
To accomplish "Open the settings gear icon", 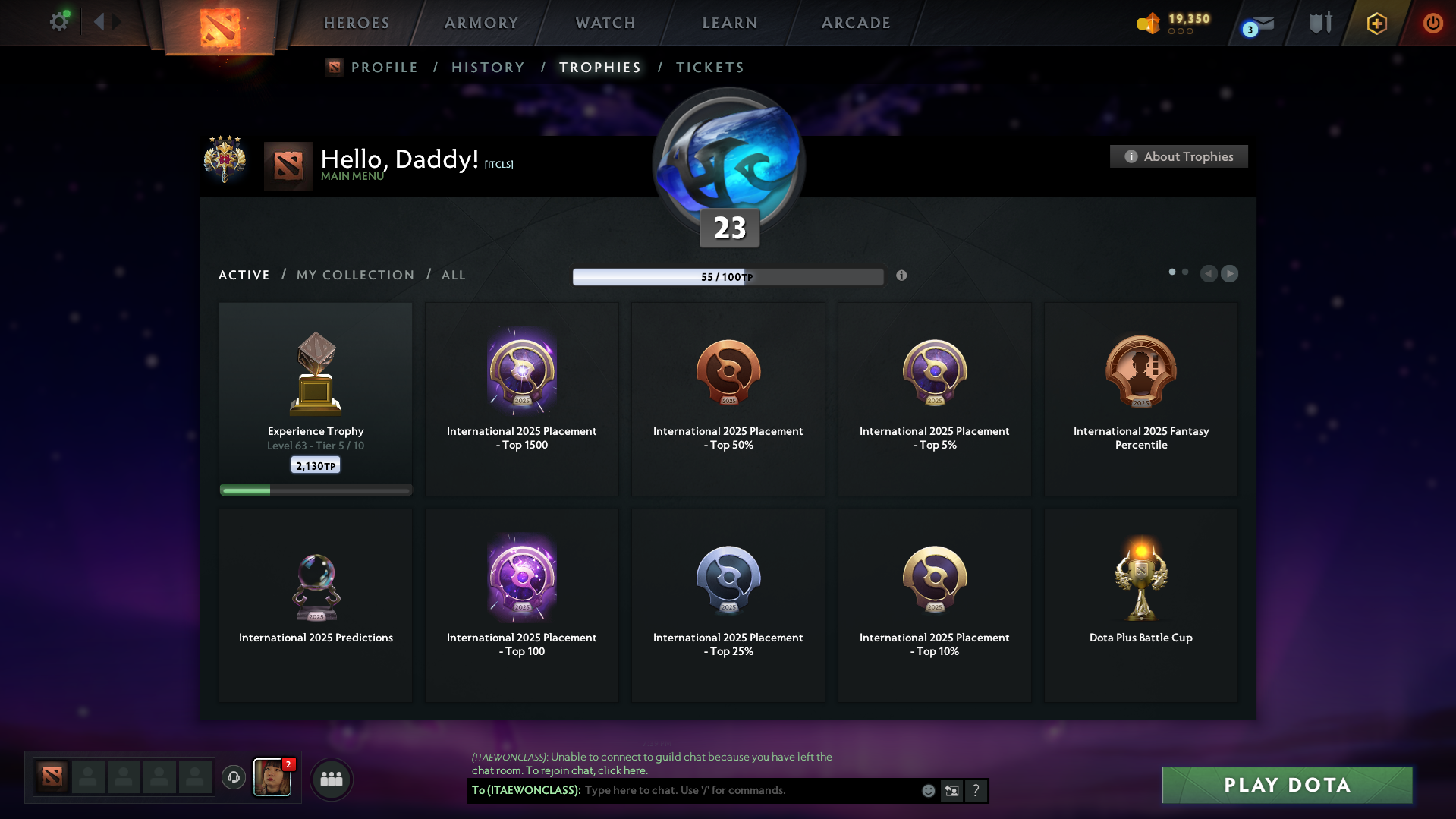I will [58, 22].
